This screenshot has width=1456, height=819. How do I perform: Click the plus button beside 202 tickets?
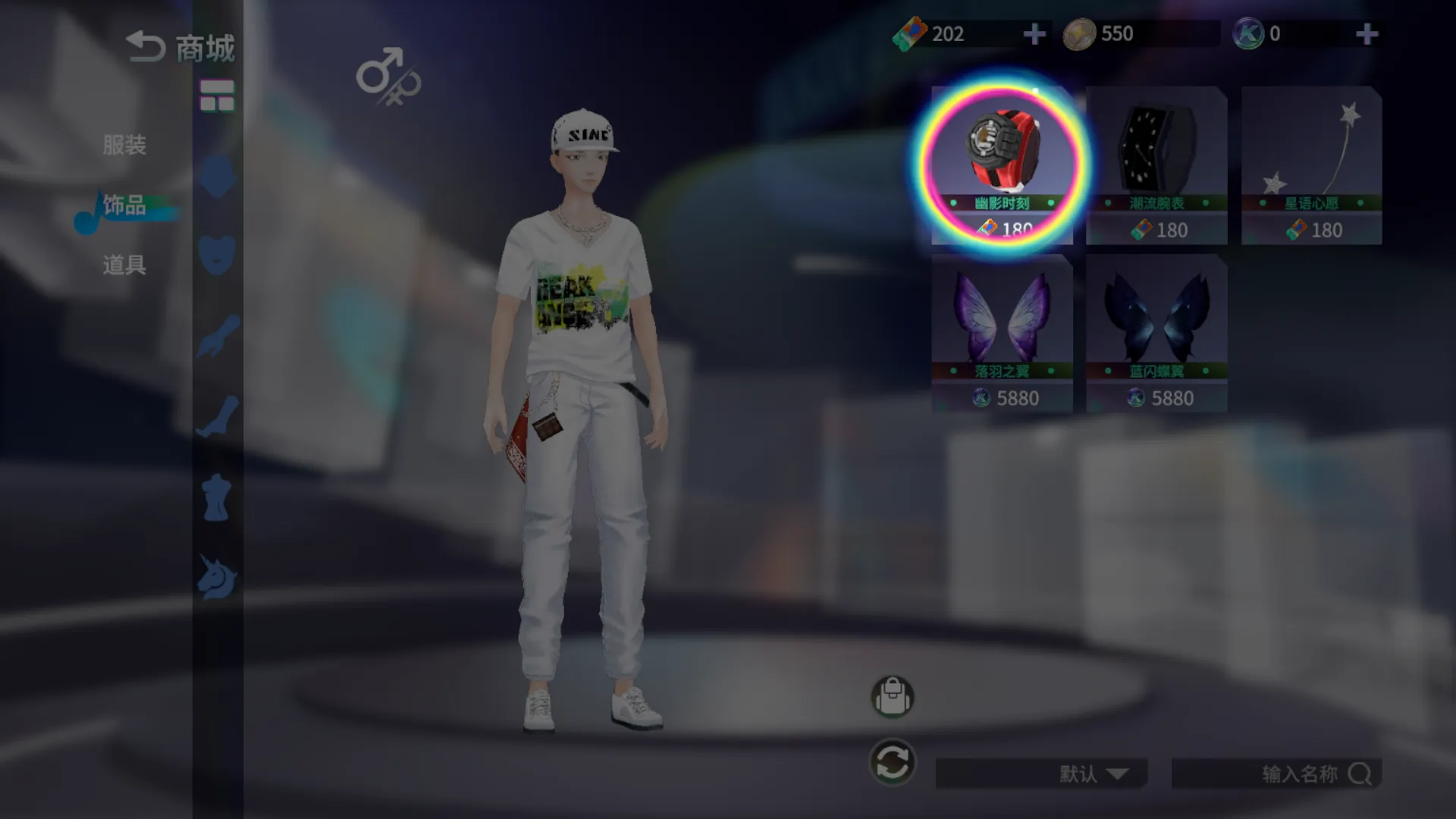pos(1034,33)
